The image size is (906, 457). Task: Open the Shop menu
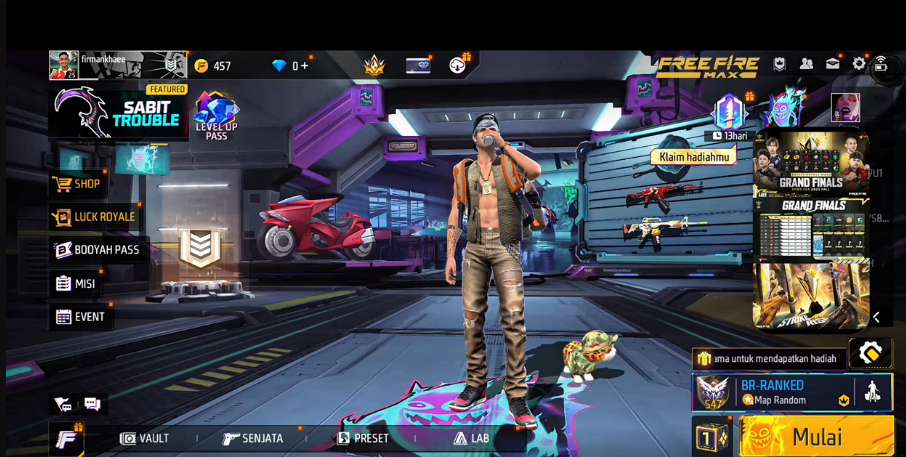[77, 184]
